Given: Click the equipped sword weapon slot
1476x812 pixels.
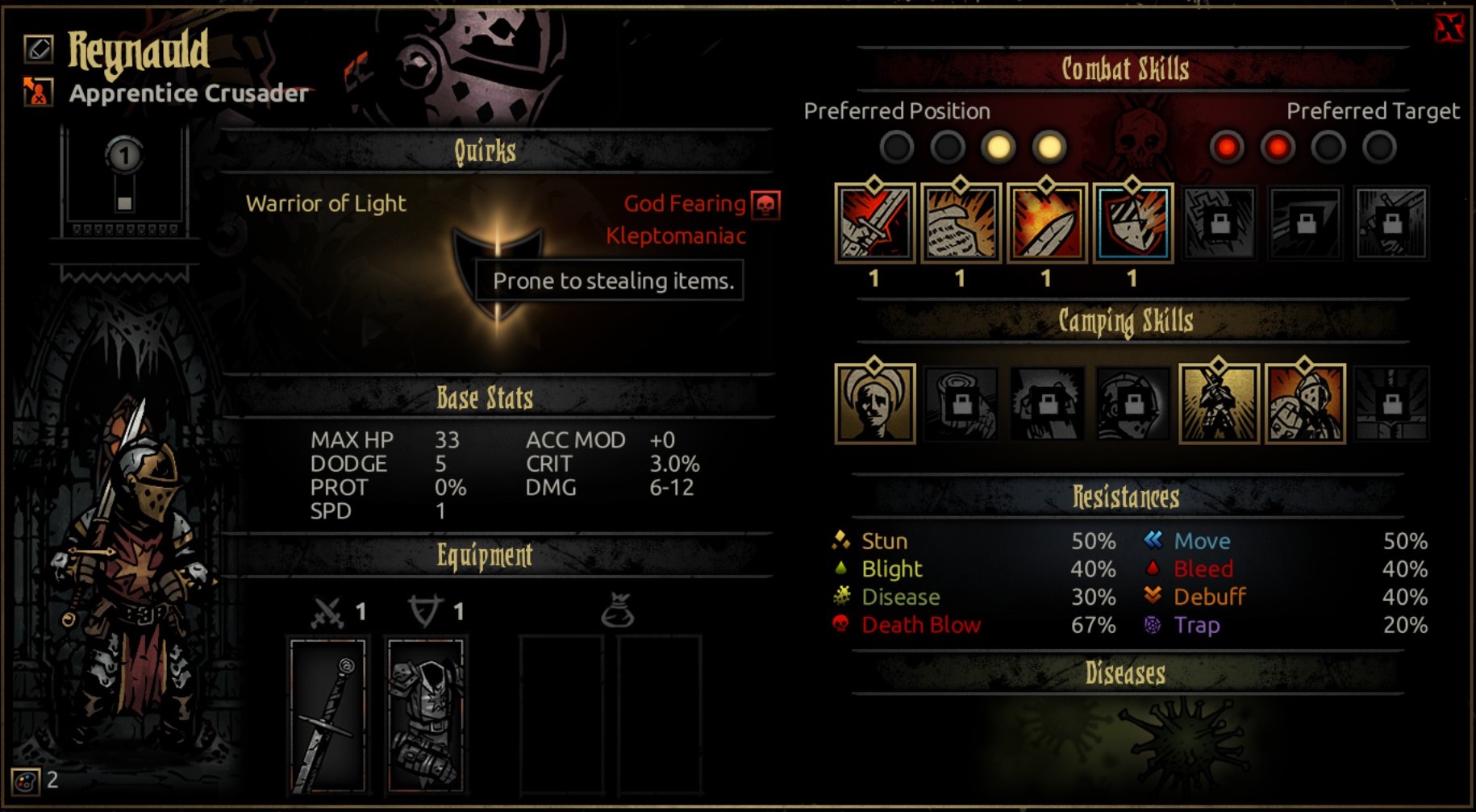Looking at the screenshot, I should click(x=327, y=714).
